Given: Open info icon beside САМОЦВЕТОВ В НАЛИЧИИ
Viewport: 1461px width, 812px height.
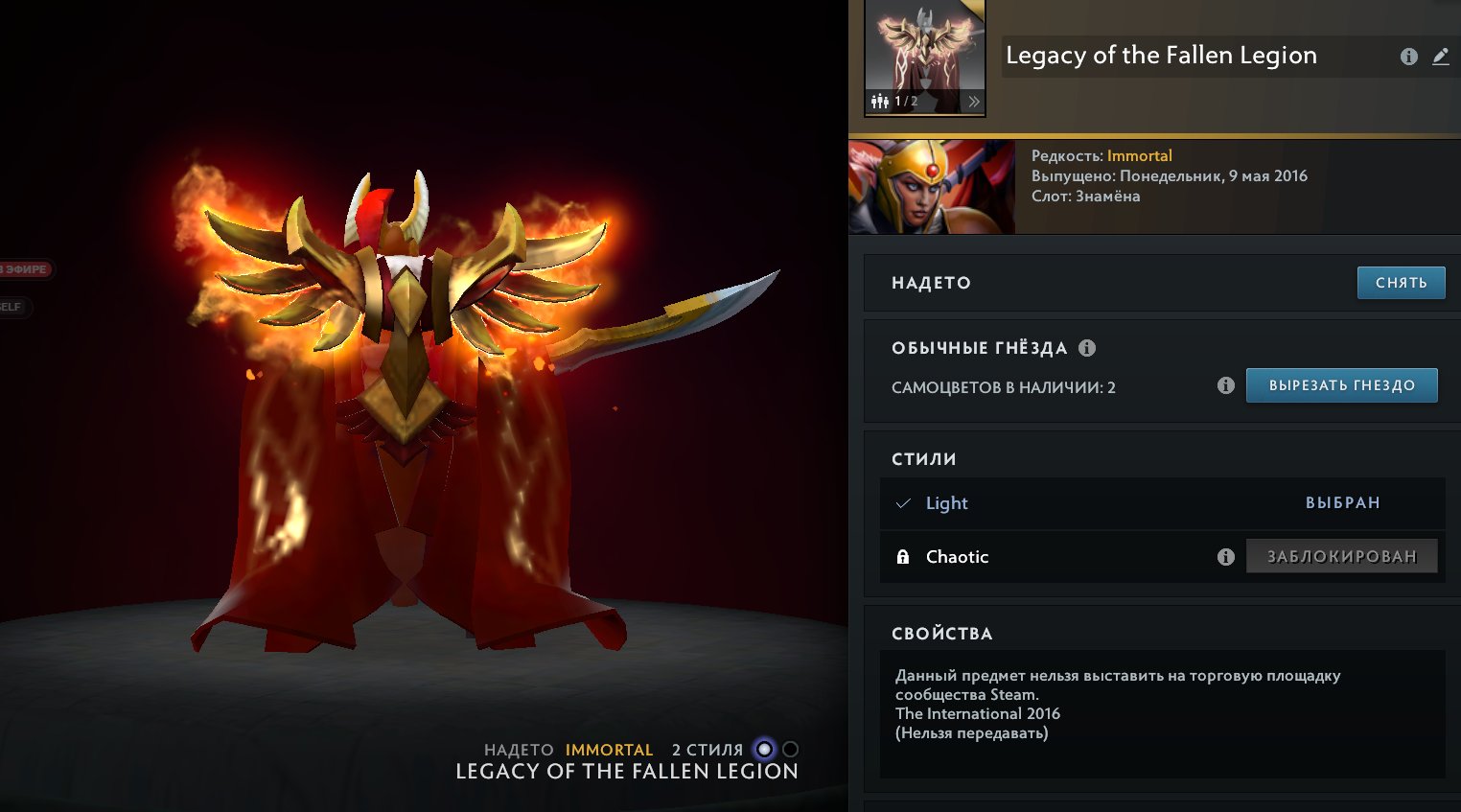Looking at the screenshot, I should (1227, 385).
